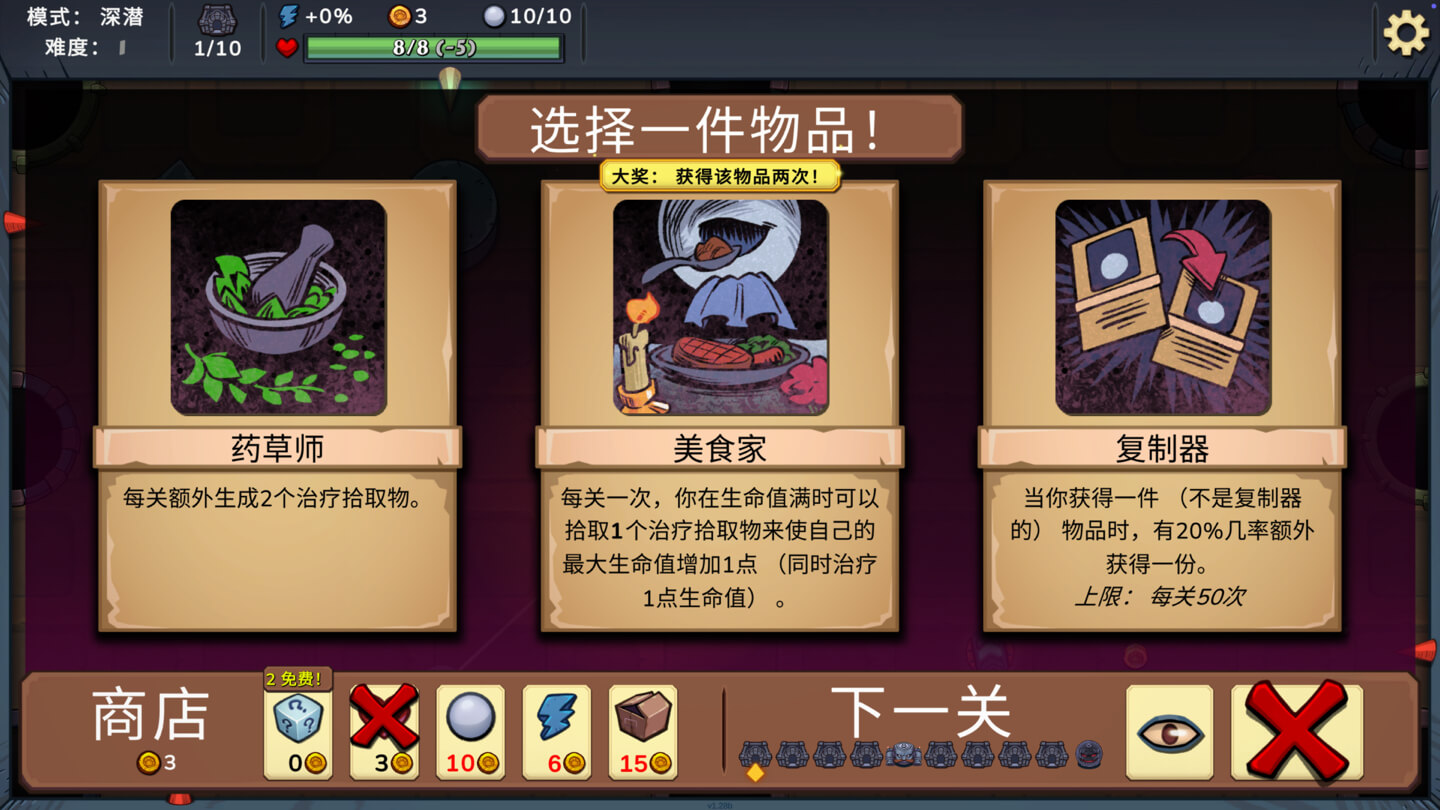This screenshot has height=810, width=1440.
Task: Click the green 8/8 health bar
Action: point(435,45)
